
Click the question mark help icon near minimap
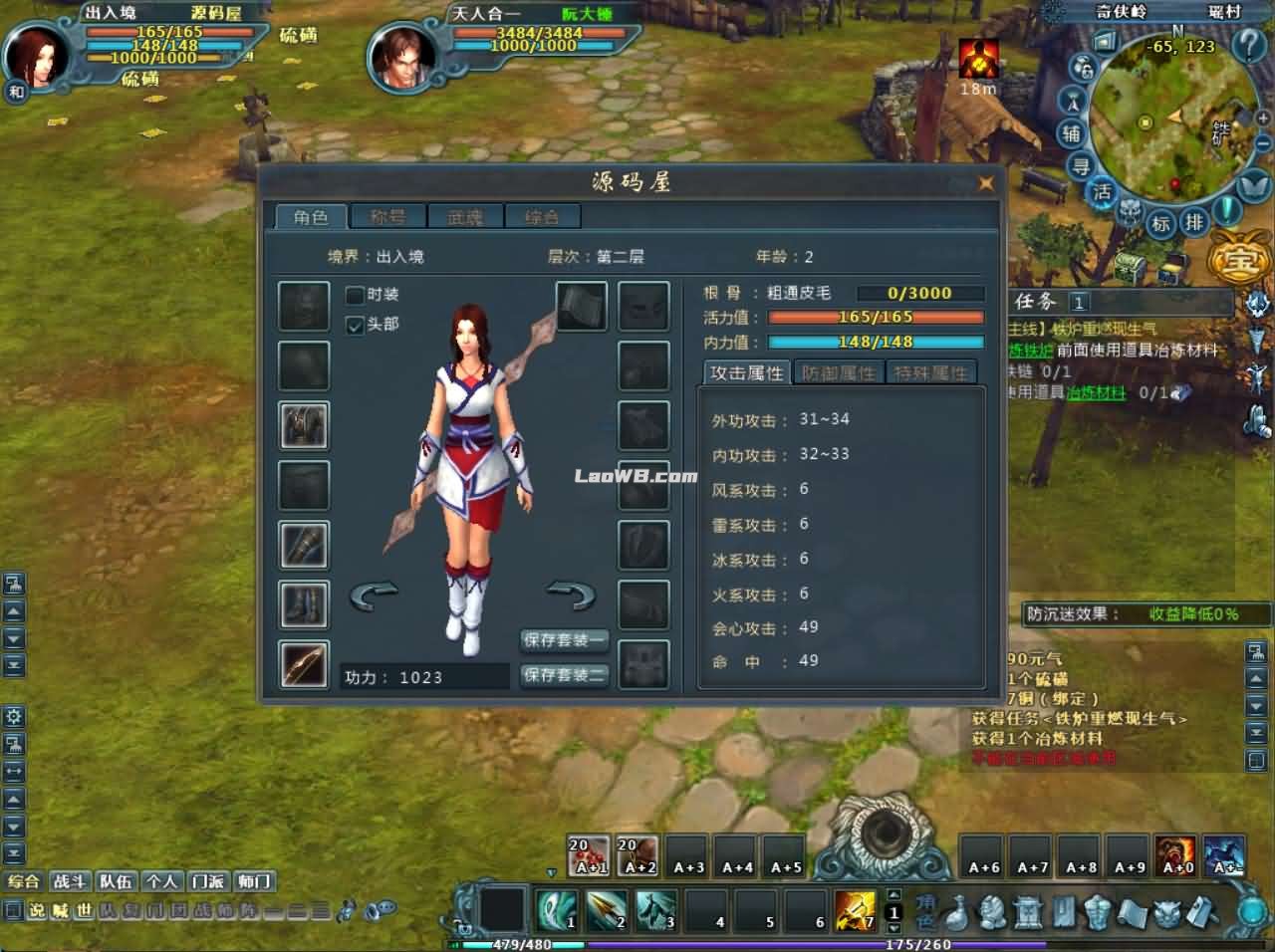pyautogui.click(x=1248, y=45)
